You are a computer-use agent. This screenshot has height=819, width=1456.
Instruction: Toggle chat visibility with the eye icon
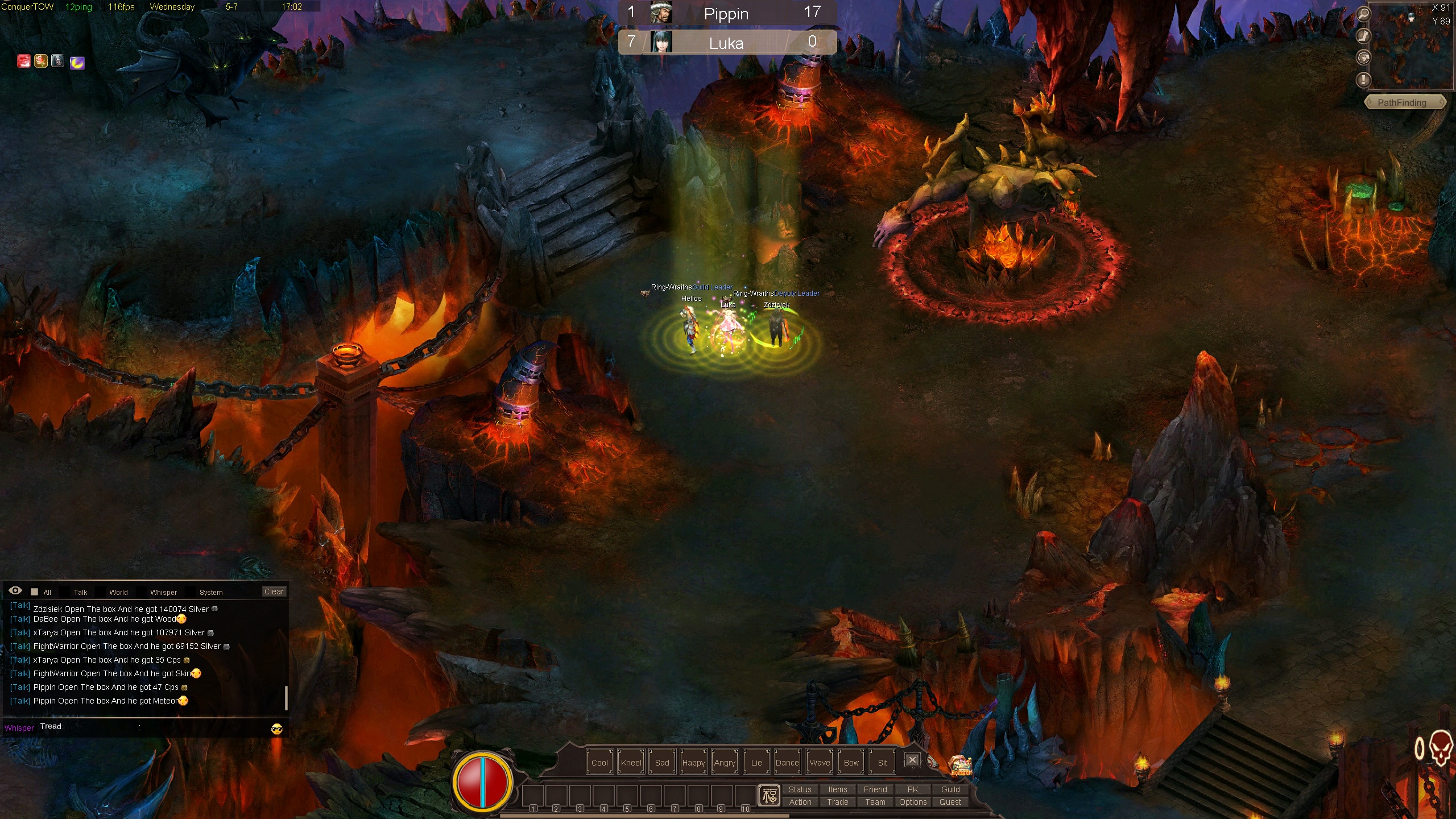coord(15,591)
